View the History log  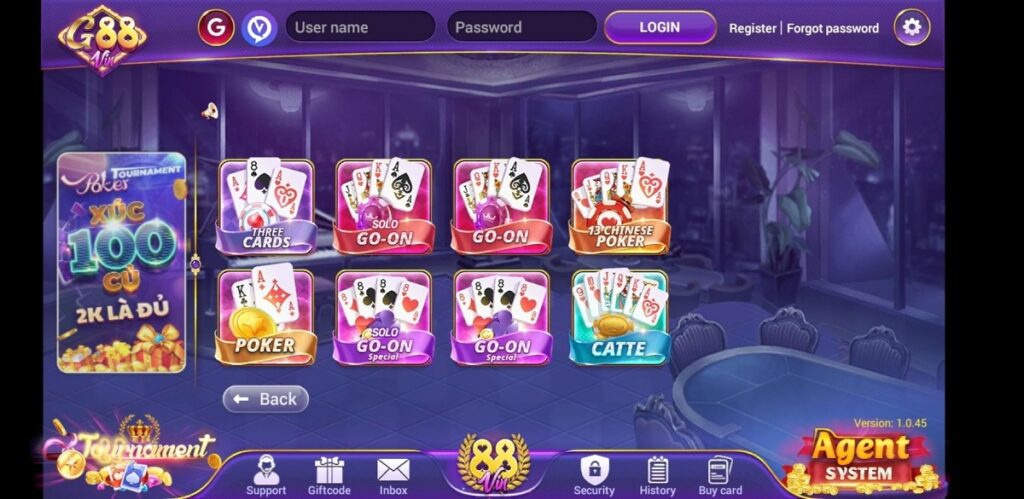[x=658, y=474]
